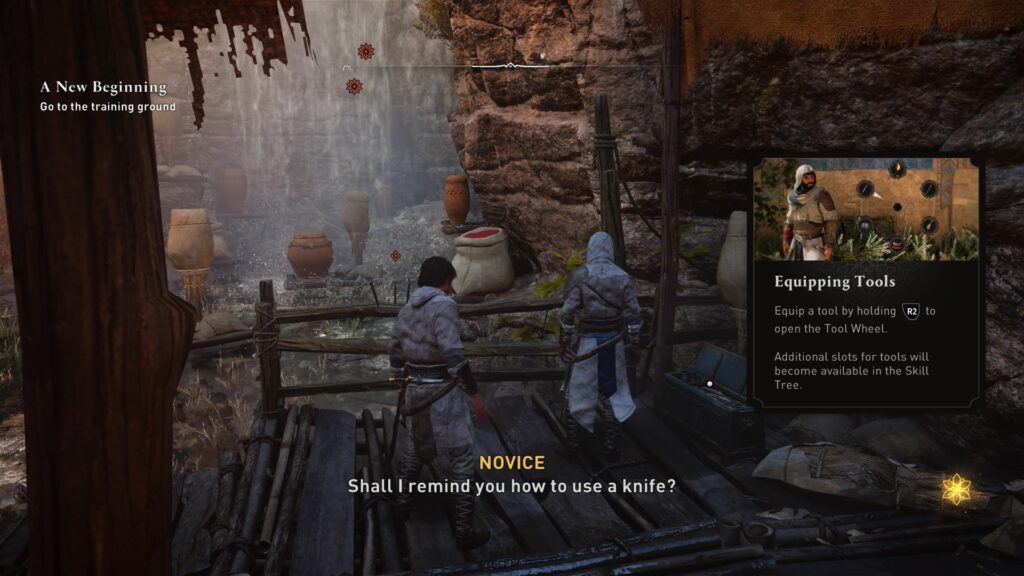Click the compass bar at the top
1024x576 pixels.
click(508, 66)
